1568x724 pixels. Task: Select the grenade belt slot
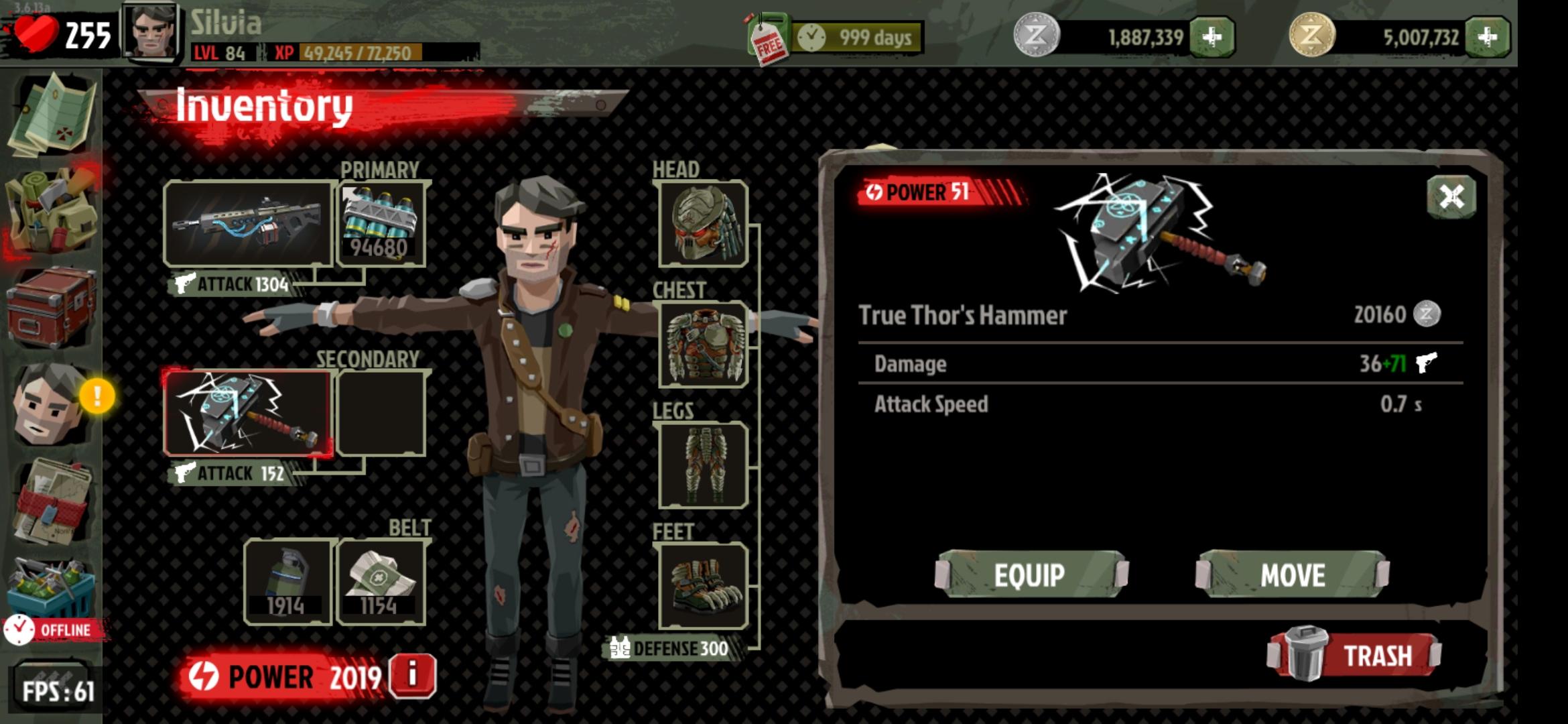(287, 581)
